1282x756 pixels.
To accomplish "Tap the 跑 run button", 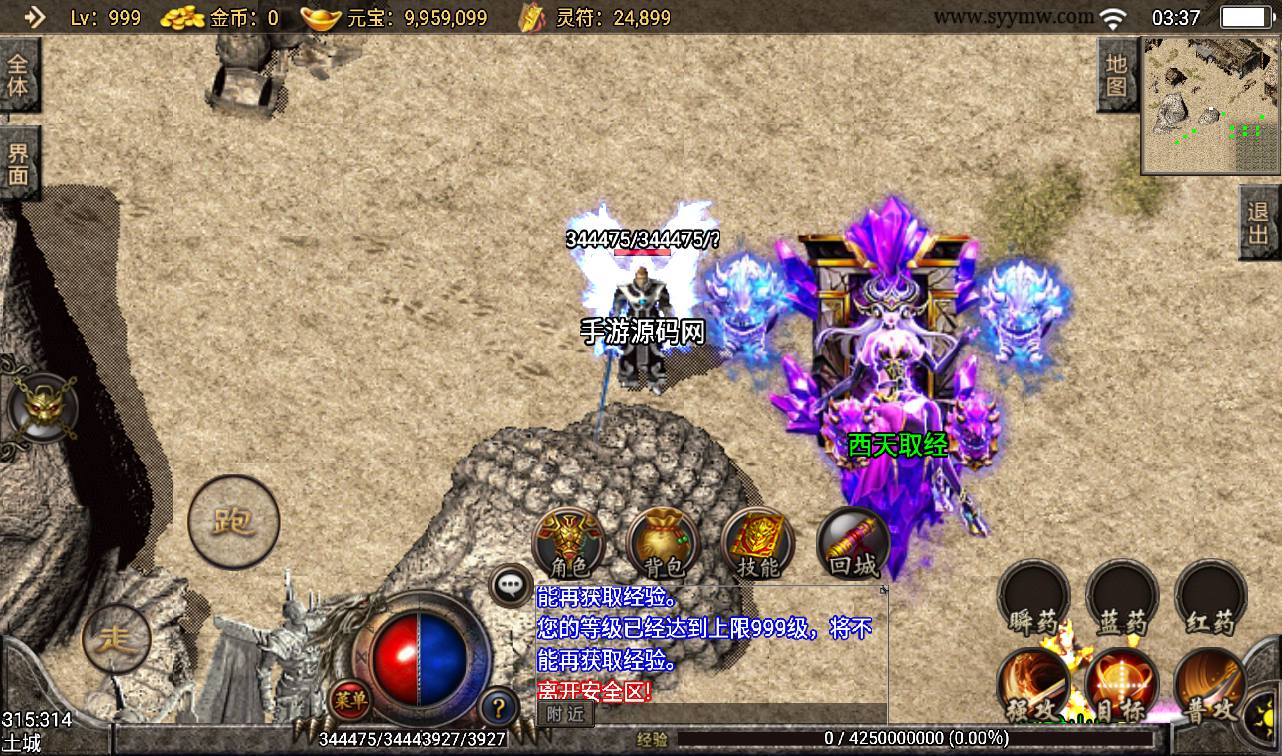I will click(233, 521).
